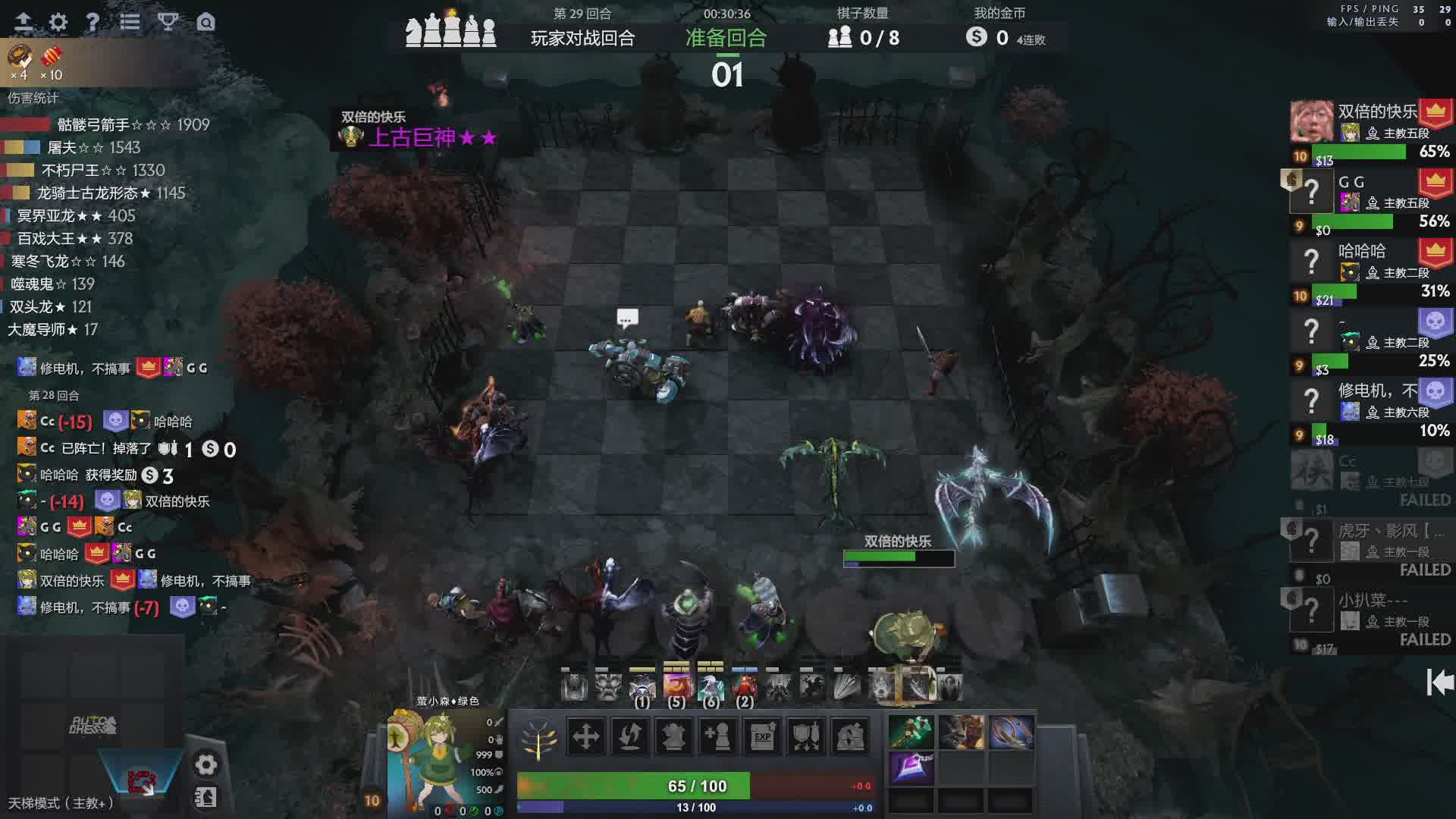Select player 双倍的快乐 in the scoreboard
Image resolution: width=1456 pixels, height=819 pixels.
pyautogui.click(x=1376, y=112)
